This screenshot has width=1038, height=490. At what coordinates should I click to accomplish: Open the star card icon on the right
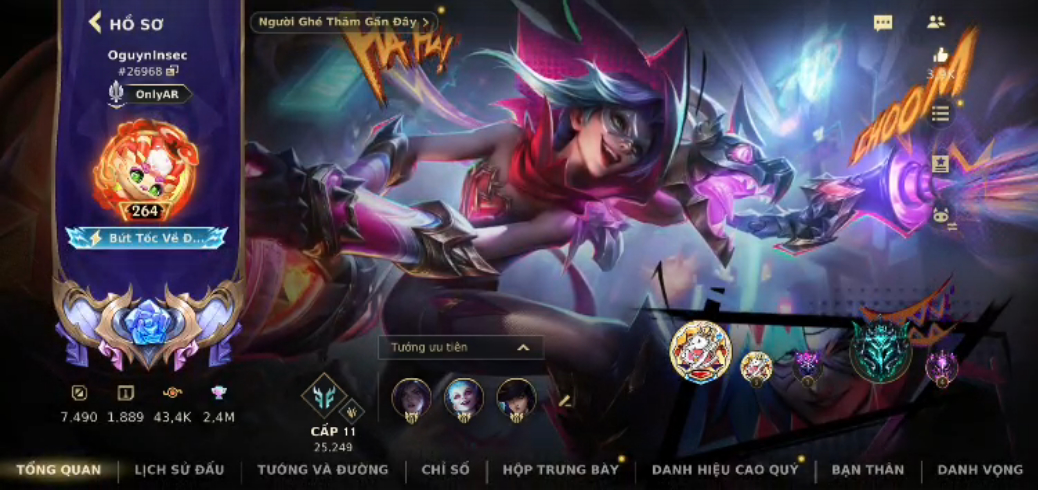pyautogui.click(x=940, y=163)
